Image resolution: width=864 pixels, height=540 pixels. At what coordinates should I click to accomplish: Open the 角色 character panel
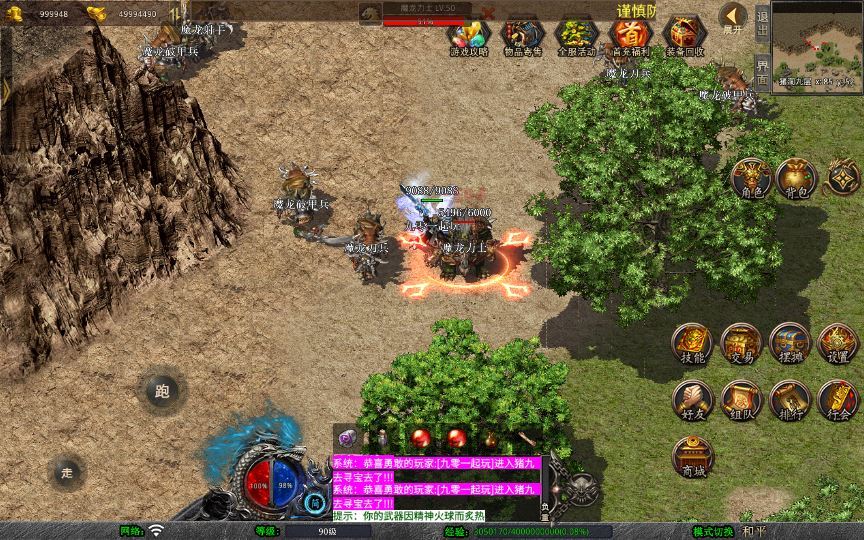coord(750,178)
